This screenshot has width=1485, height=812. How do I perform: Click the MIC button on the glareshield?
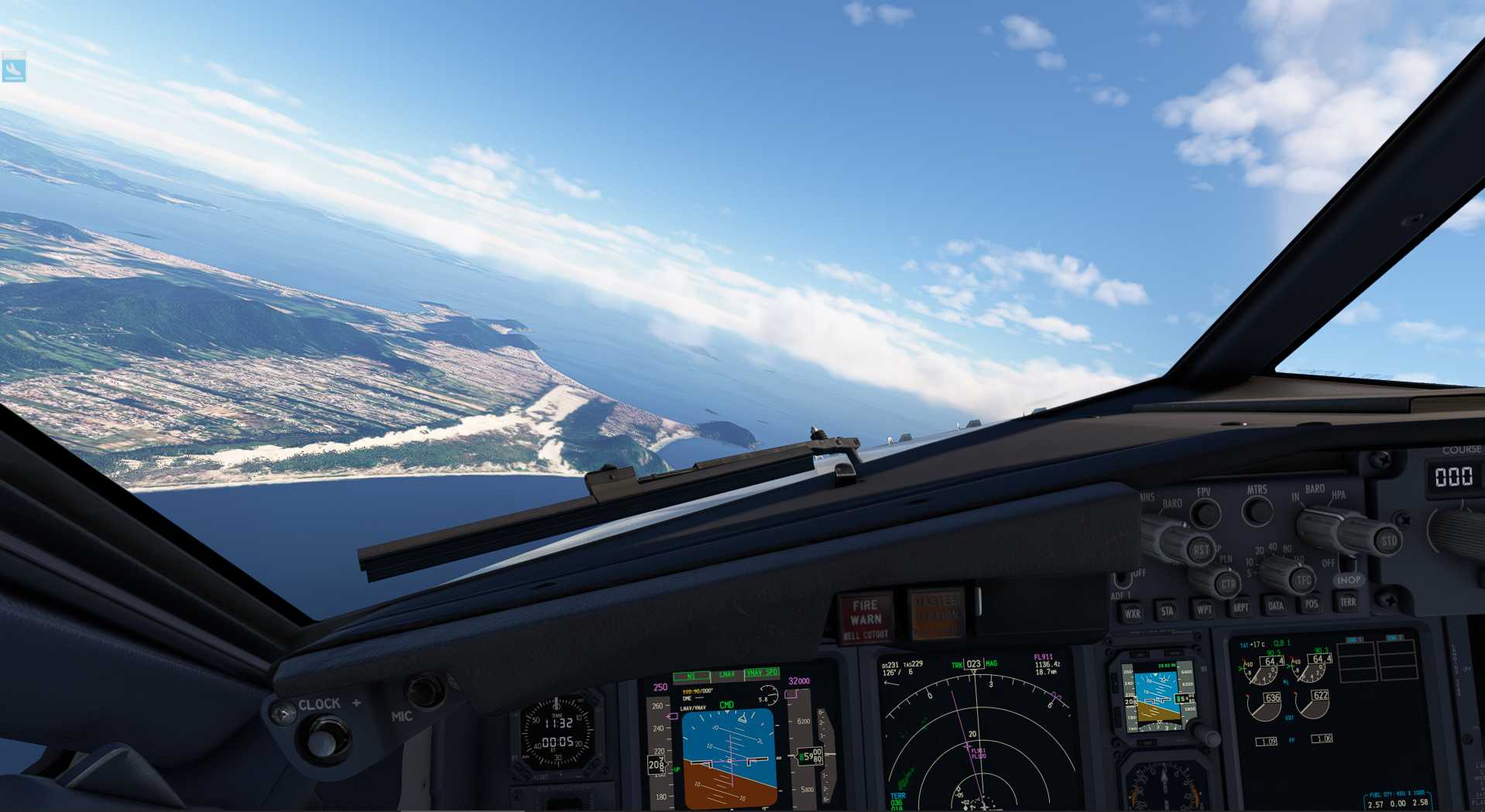pyautogui.click(x=425, y=691)
